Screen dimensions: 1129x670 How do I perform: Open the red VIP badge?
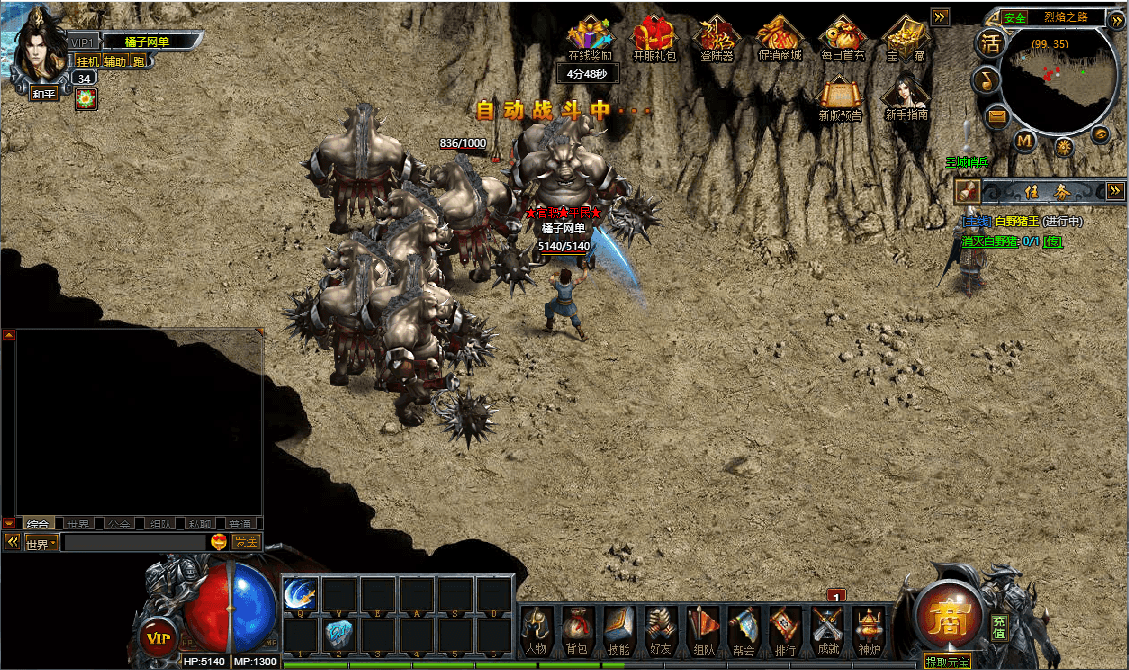click(157, 636)
